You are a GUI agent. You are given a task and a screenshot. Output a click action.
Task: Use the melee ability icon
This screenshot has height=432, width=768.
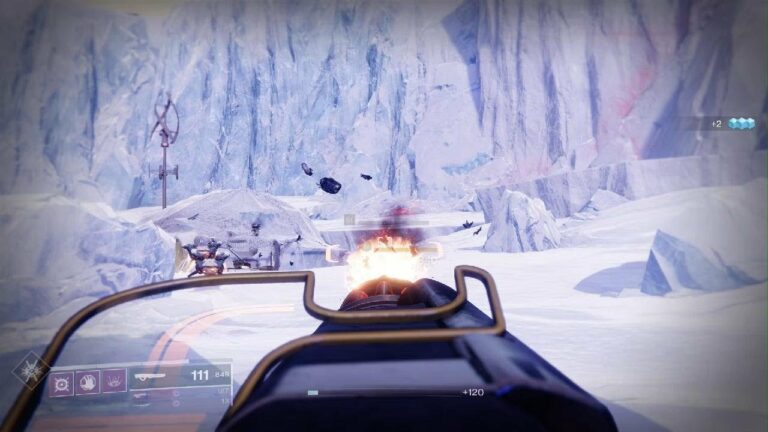88,381
